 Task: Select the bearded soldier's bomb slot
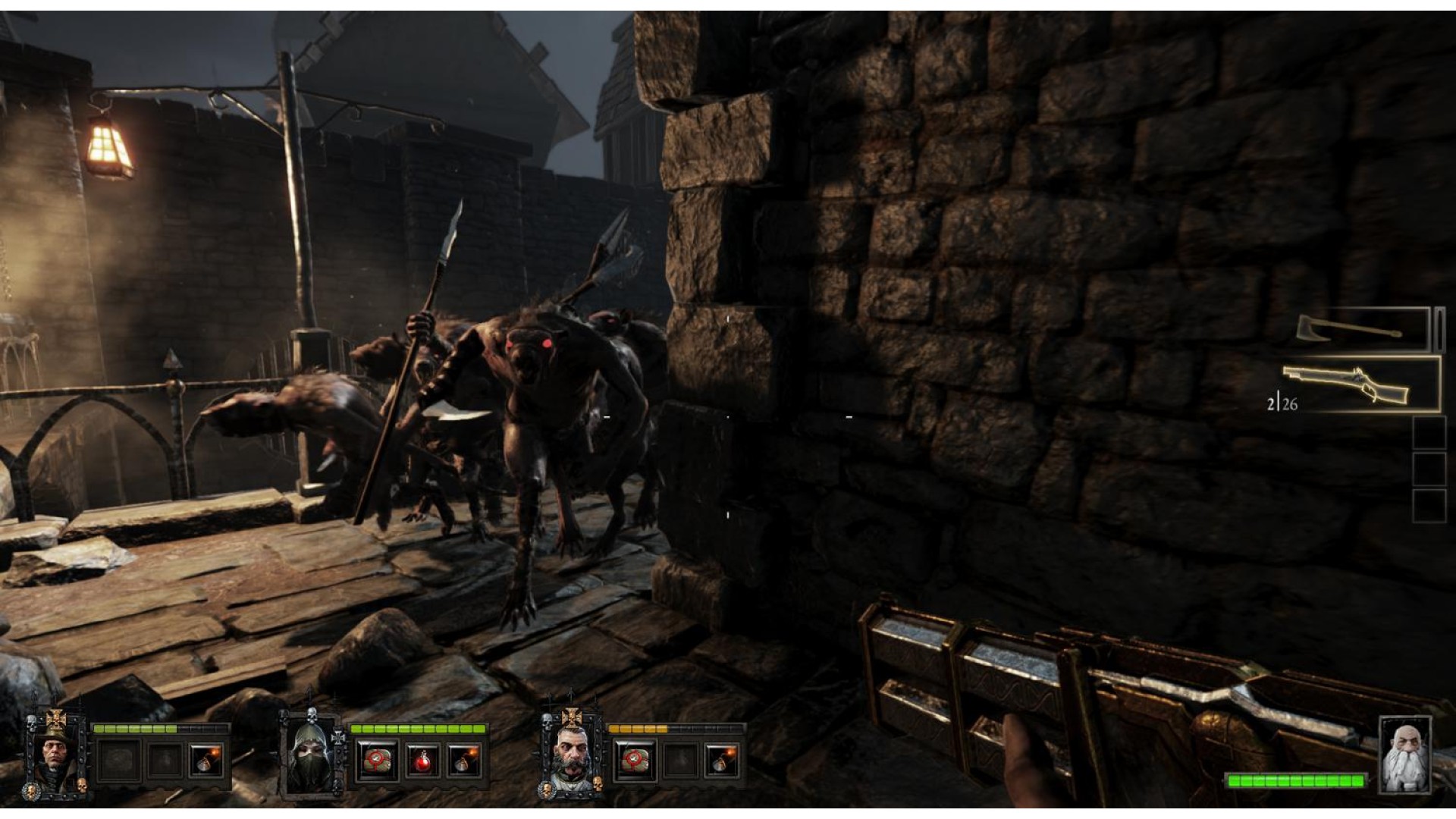pos(721,760)
